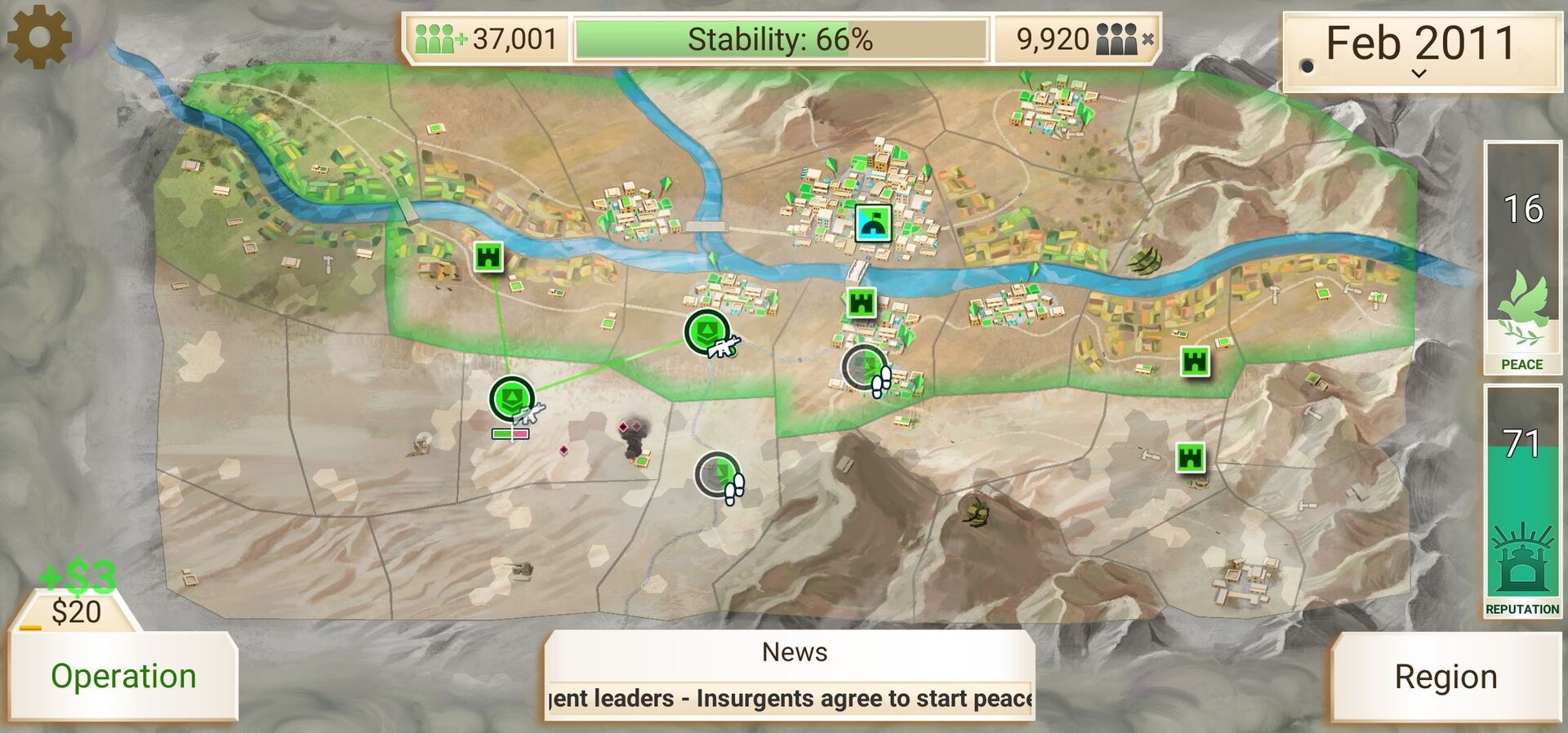
Task: Open the Operation panel
Action: pyautogui.click(x=123, y=676)
